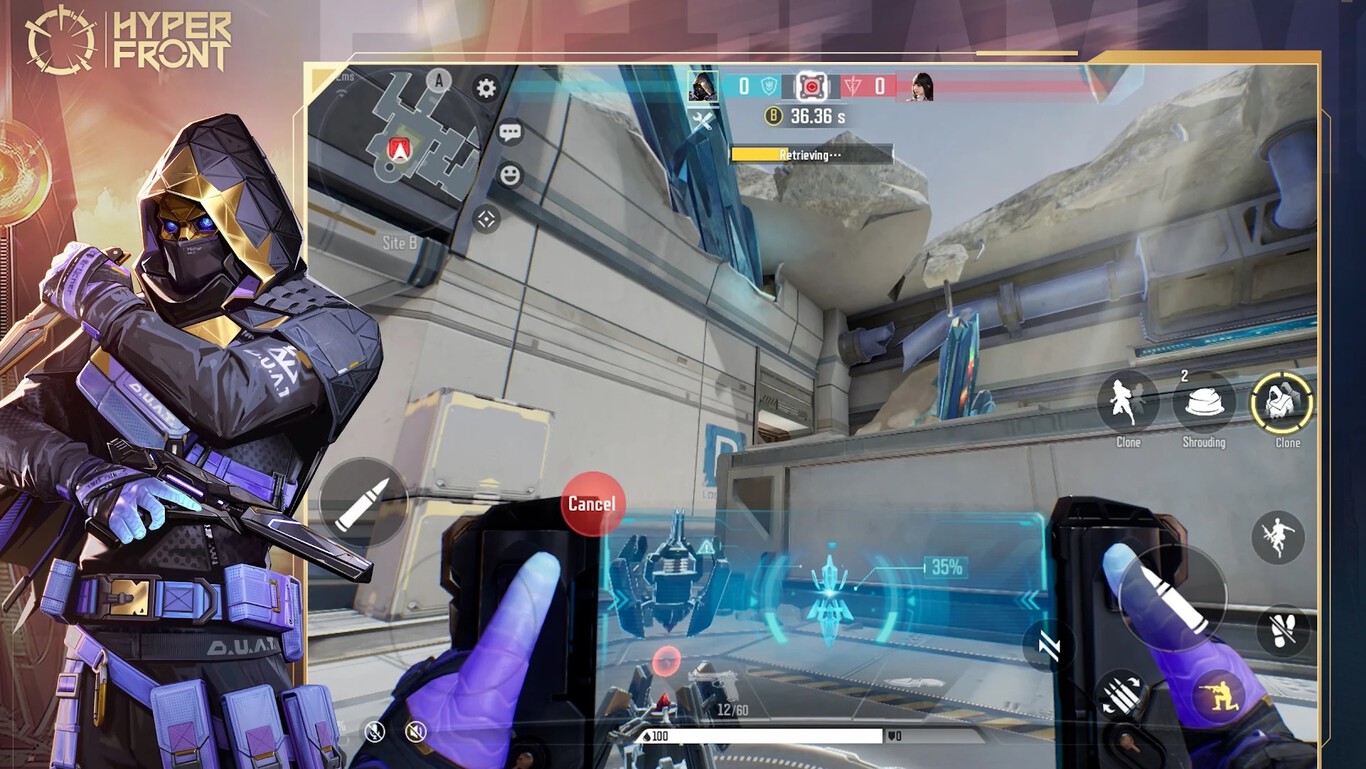Viewport: 1366px width, 769px height.
Task: Reload using the three-bullets icon
Action: pyautogui.click(x=1121, y=694)
